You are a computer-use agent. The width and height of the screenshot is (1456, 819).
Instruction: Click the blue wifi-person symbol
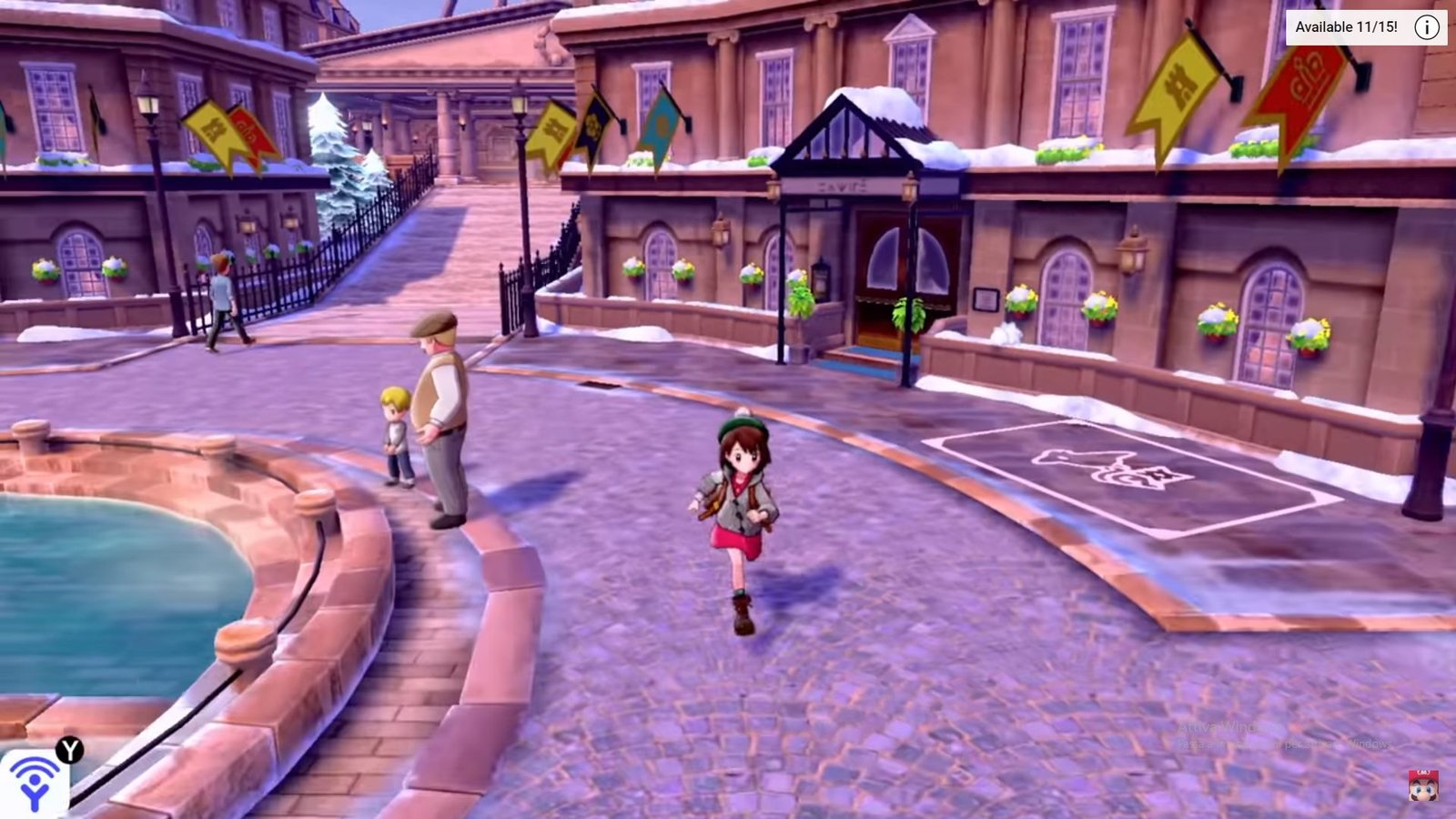[35, 784]
